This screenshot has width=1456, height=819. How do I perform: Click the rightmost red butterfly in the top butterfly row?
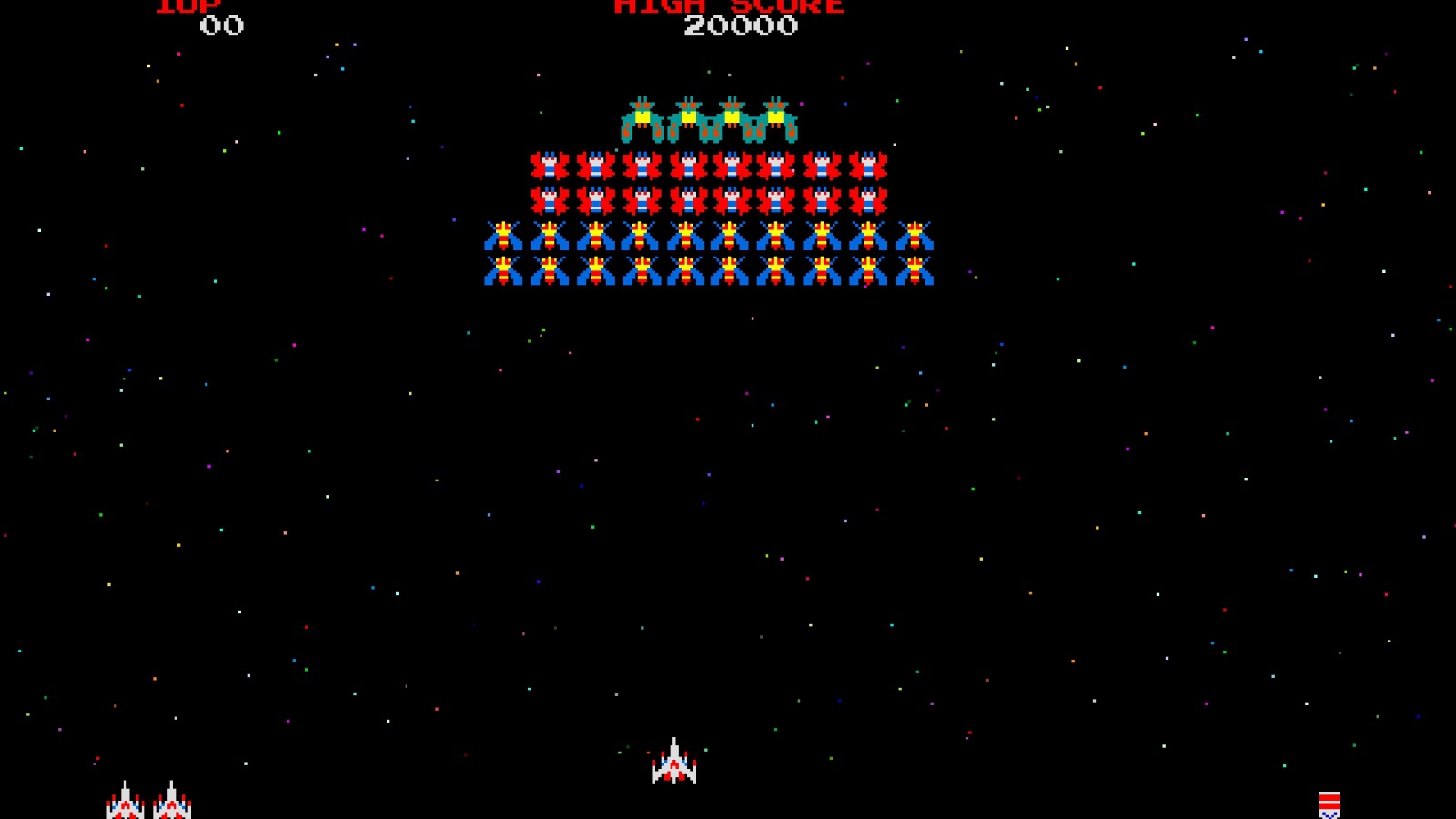[x=867, y=167]
